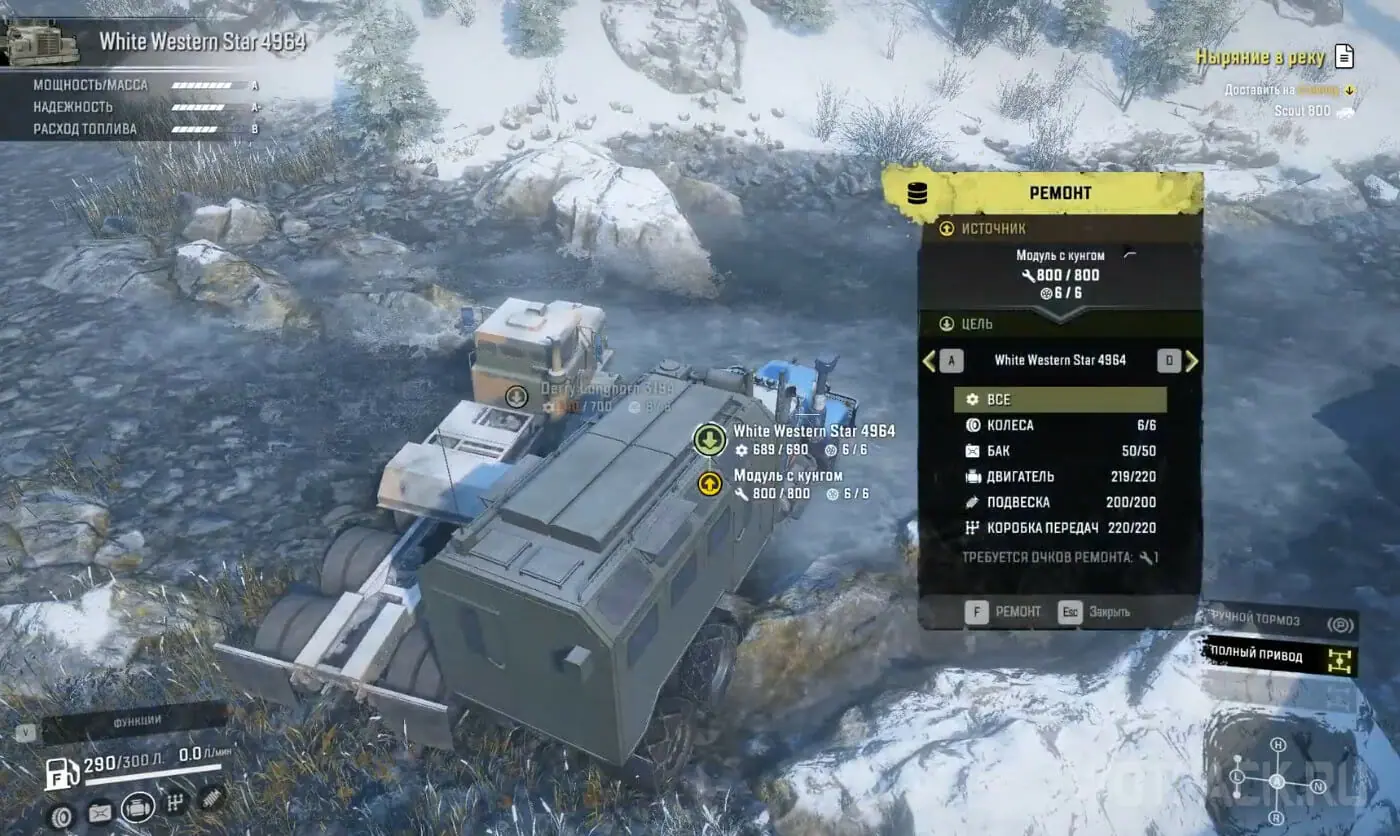
Task: Open the ФУНКЦИИ functions panel
Action: (137, 720)
